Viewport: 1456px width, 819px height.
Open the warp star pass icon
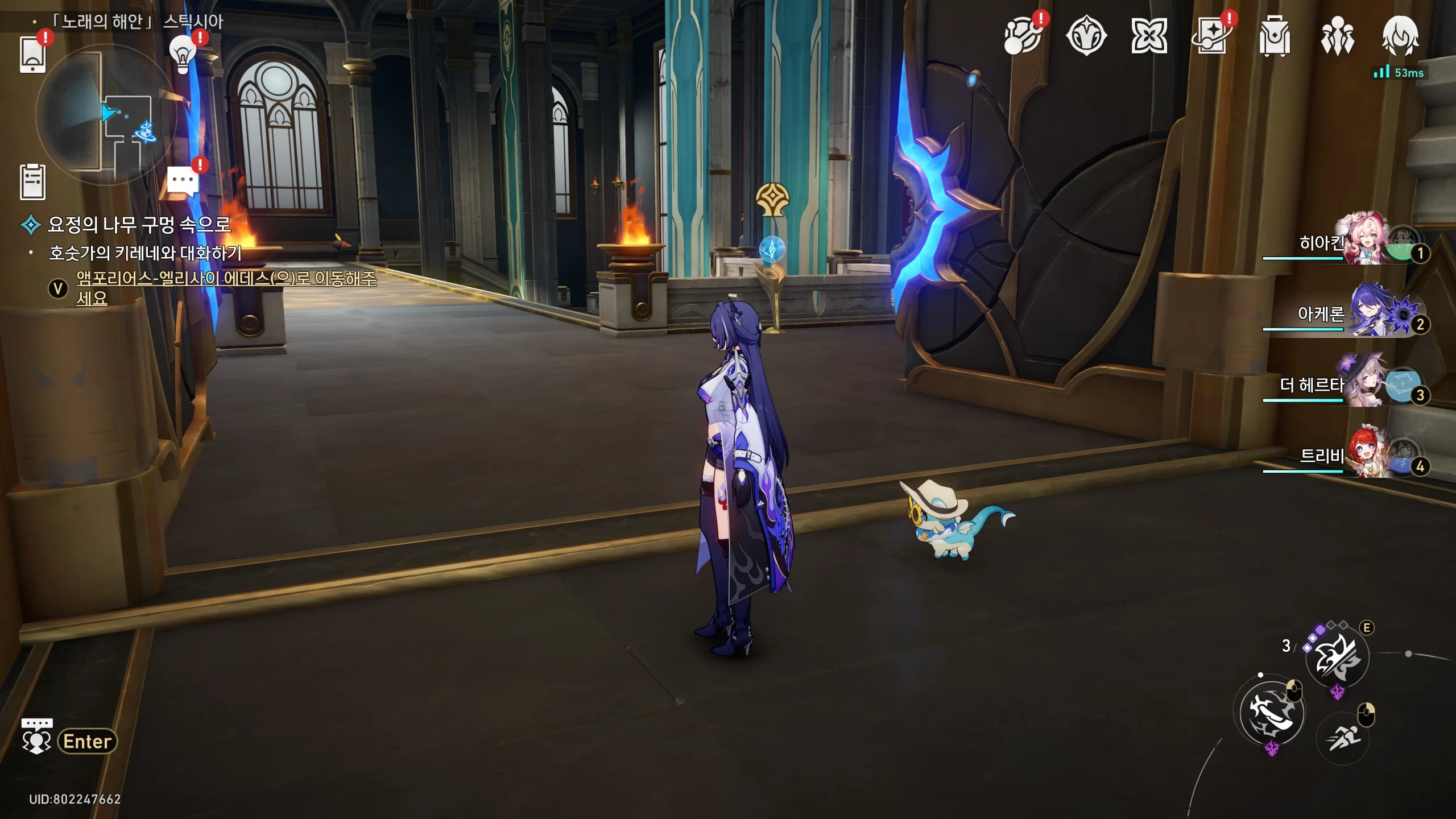(1211, 37)
